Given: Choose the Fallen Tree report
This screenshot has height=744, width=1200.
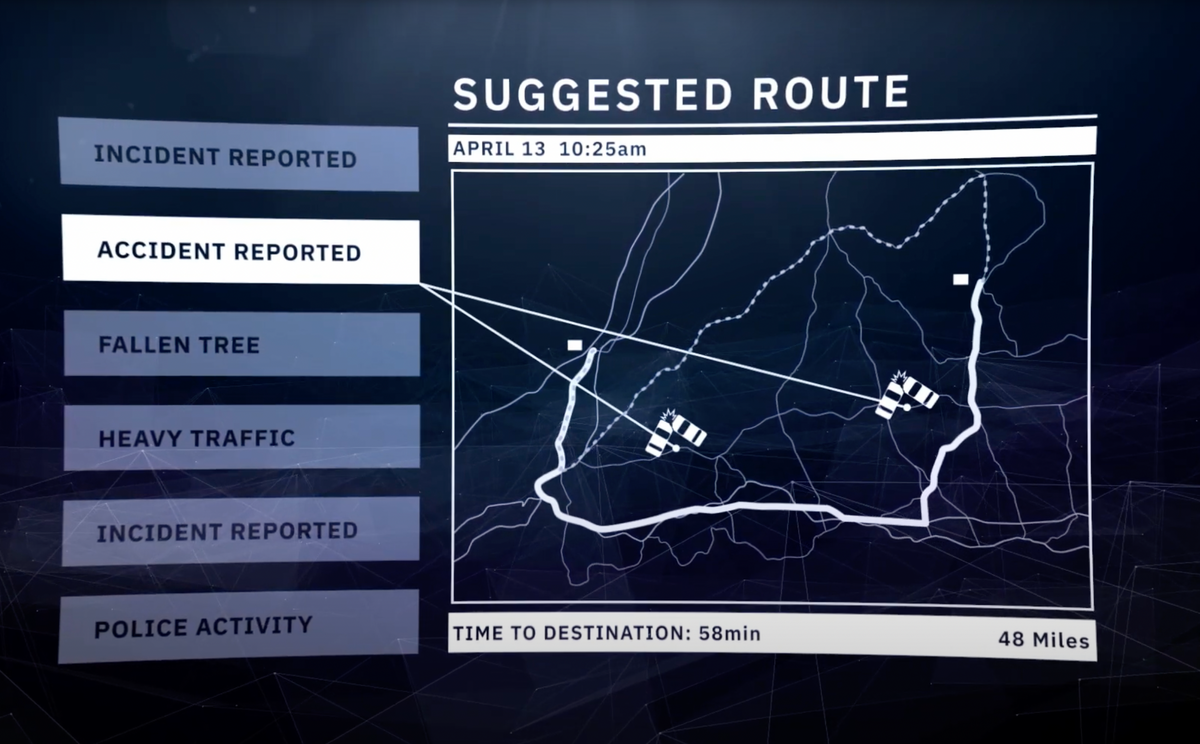Looking at the screenshot, I should 241,345.
